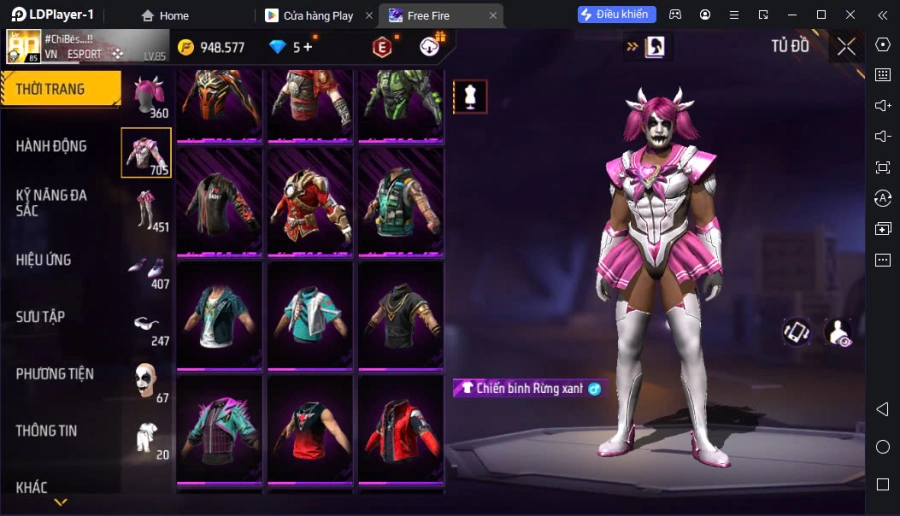The height and width of the screenshot is (516, 900).
Task: Select the KỸ NĂNG ĐA SẮC tab
Action: coord(52,202)
